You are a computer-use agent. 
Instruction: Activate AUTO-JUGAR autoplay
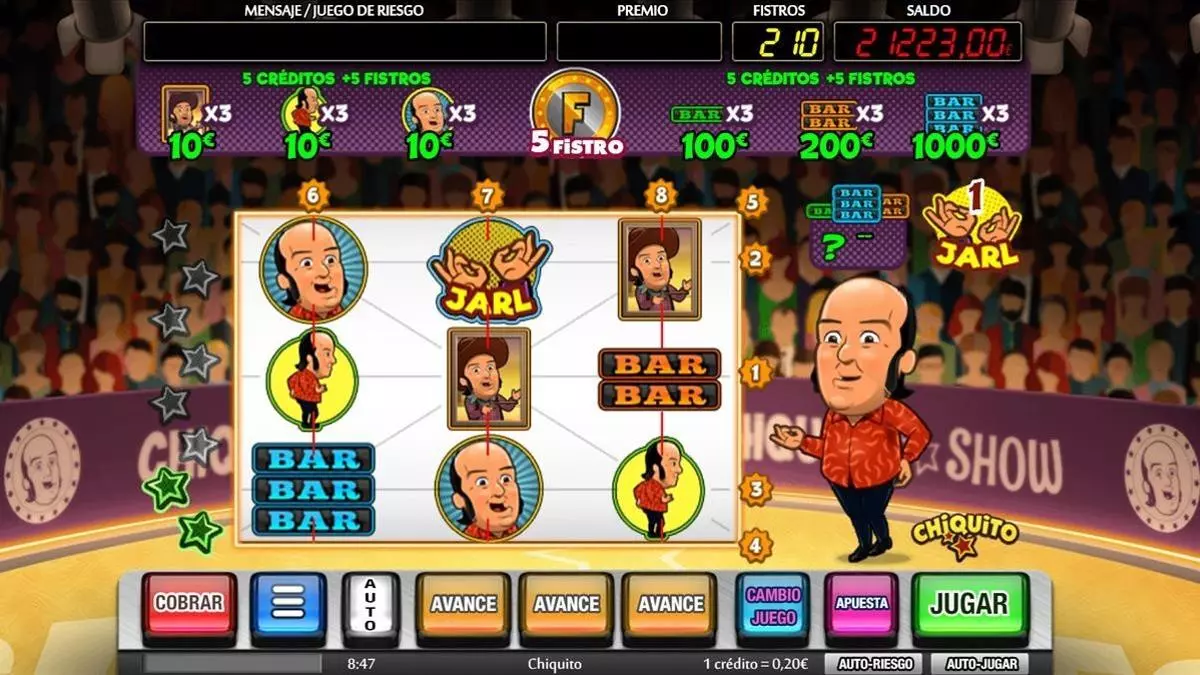[978, 663]
